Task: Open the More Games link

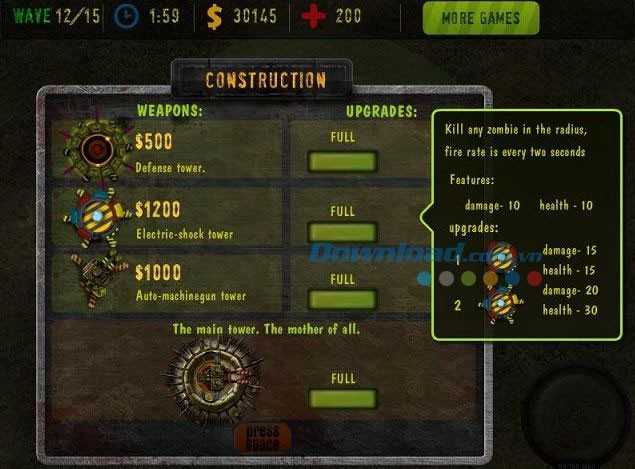Action: 480,17
